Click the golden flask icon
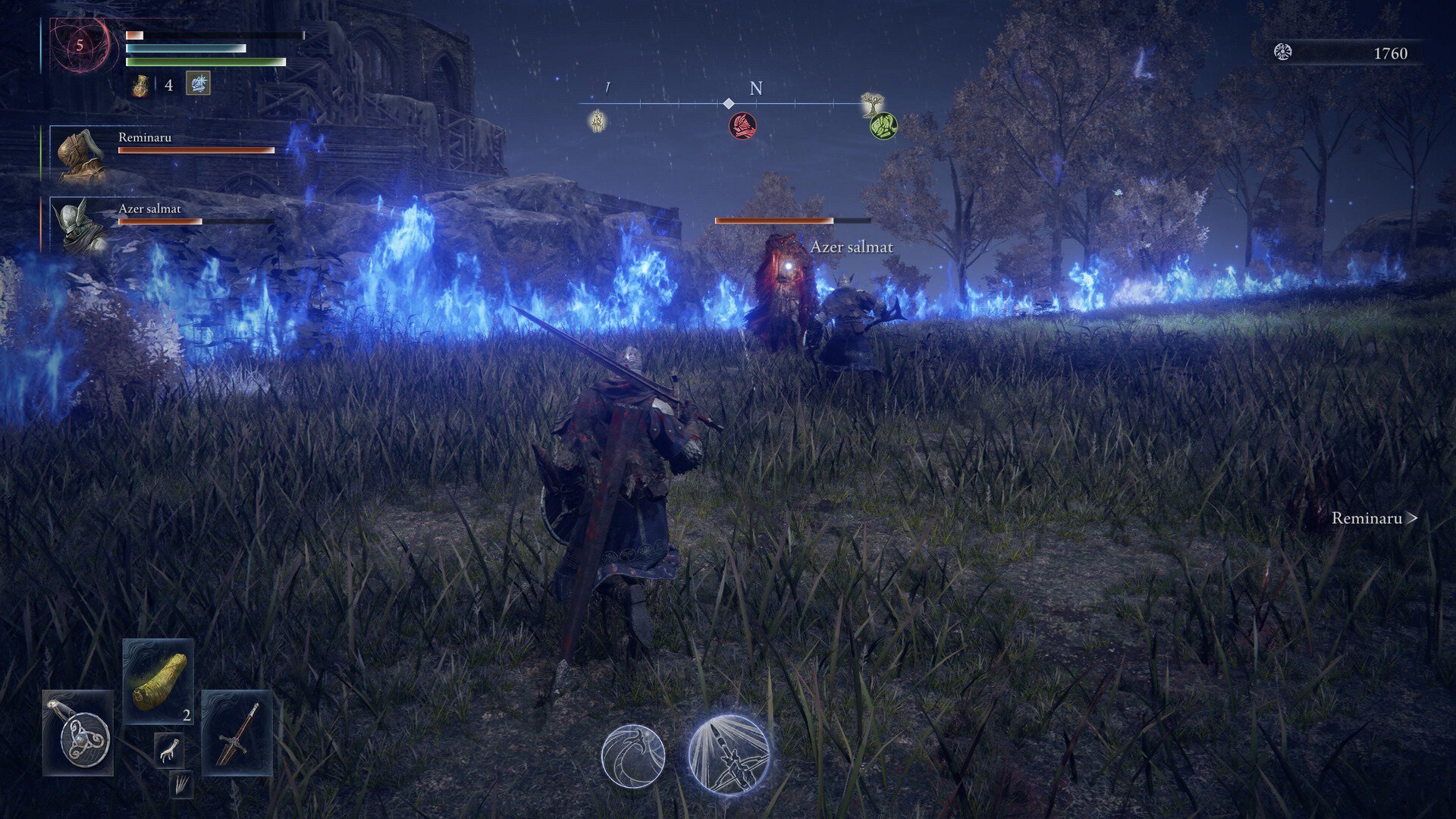 140,85
